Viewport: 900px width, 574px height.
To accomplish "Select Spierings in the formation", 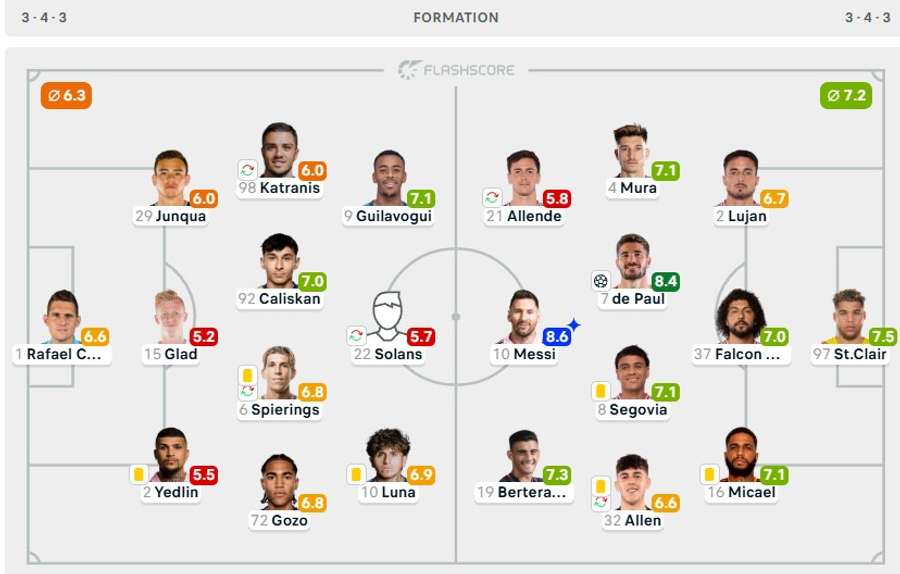I will (280, 372).
